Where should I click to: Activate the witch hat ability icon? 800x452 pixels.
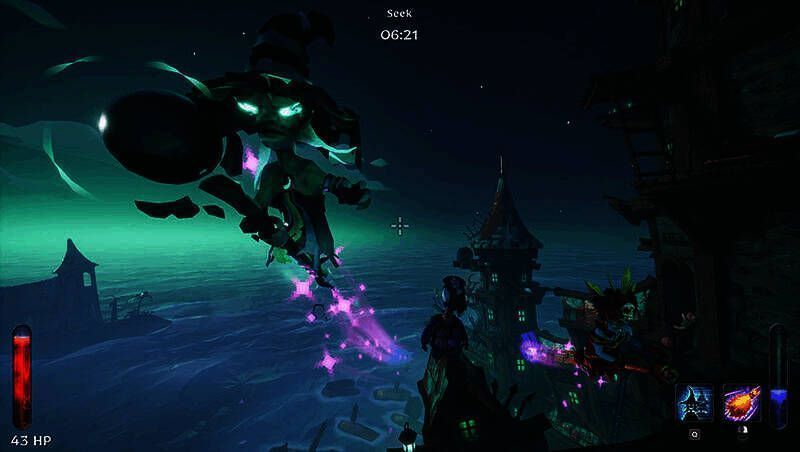[694, 404]
